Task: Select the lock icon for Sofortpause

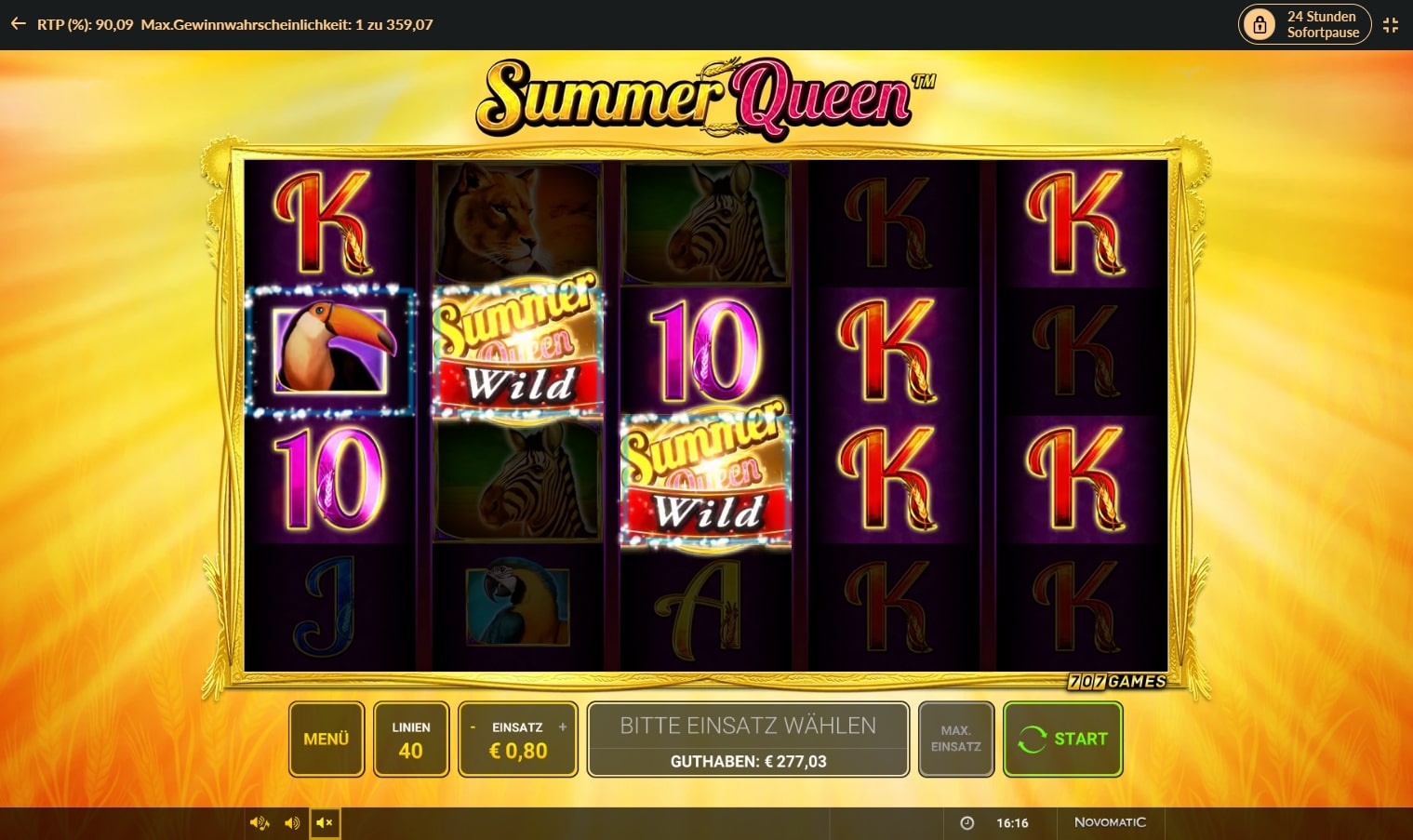Action: tap(1260, 24)
